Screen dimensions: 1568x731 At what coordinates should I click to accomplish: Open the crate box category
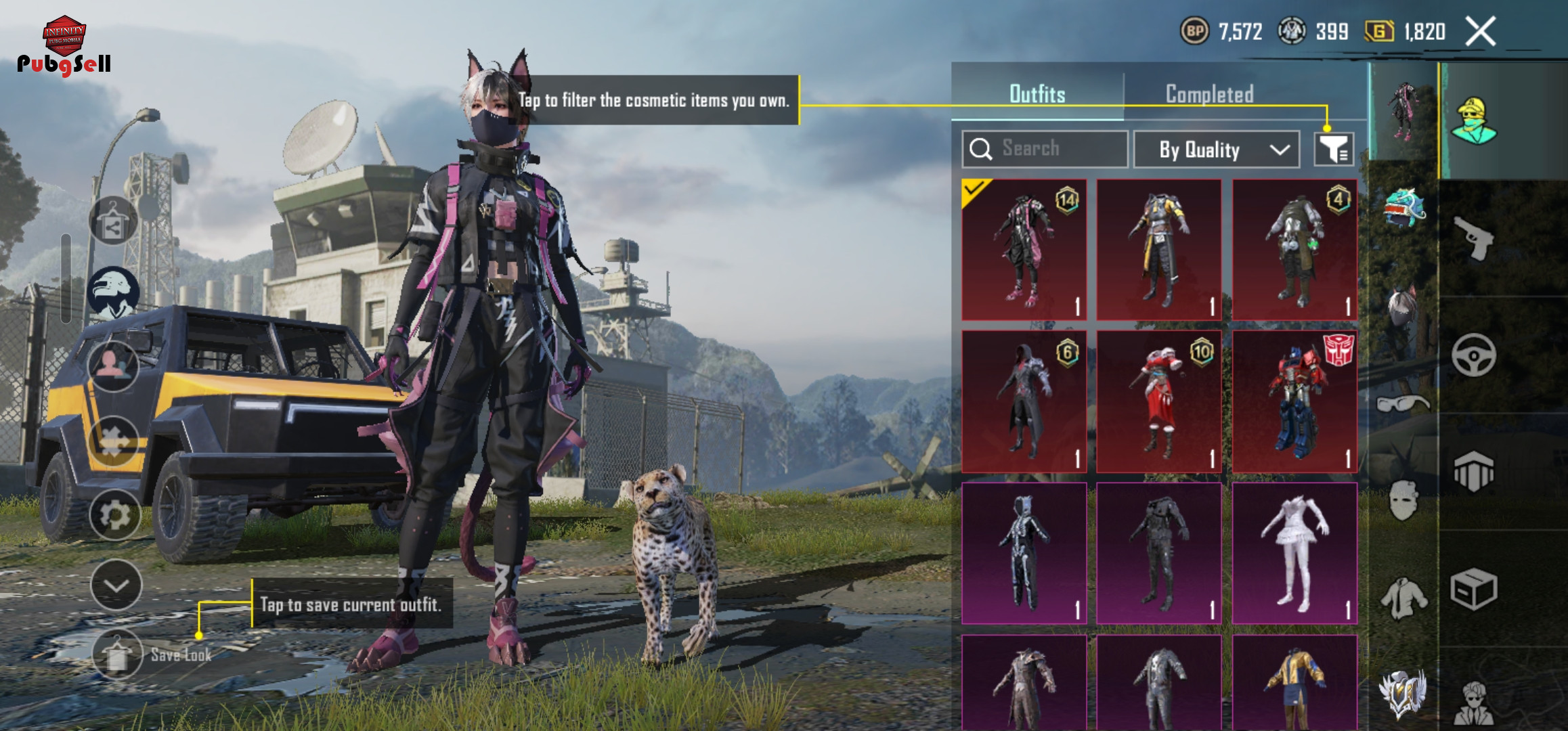point(1474,589)
